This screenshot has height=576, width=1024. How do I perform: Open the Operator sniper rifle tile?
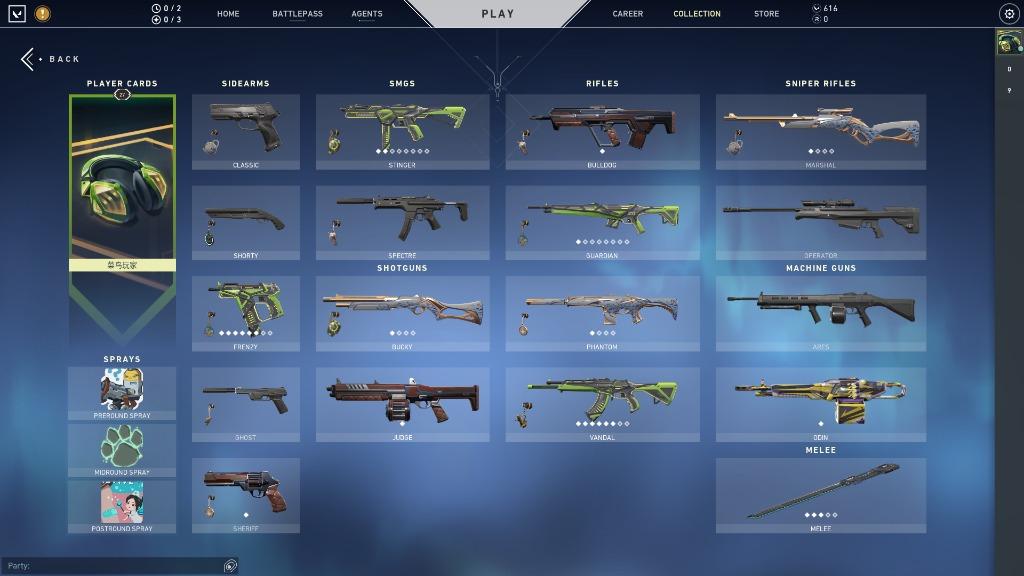point(820,222)
